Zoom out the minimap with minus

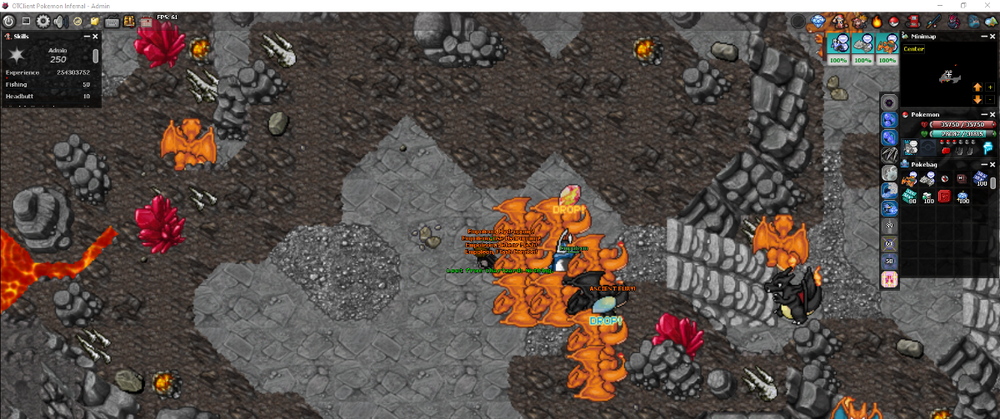992,100
